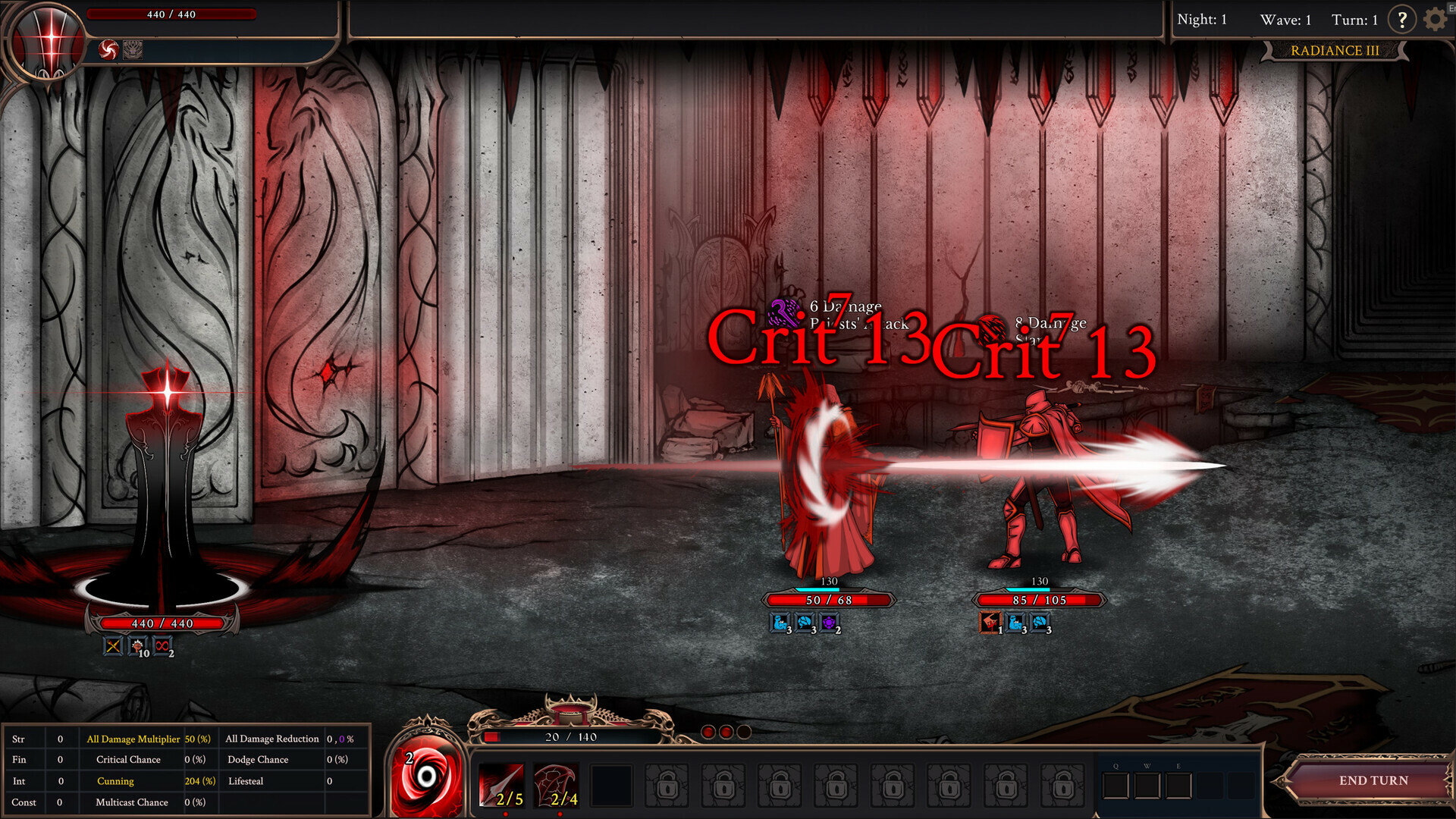
Task: Open the RADIANCE III banner menu
Action: 1335,51
